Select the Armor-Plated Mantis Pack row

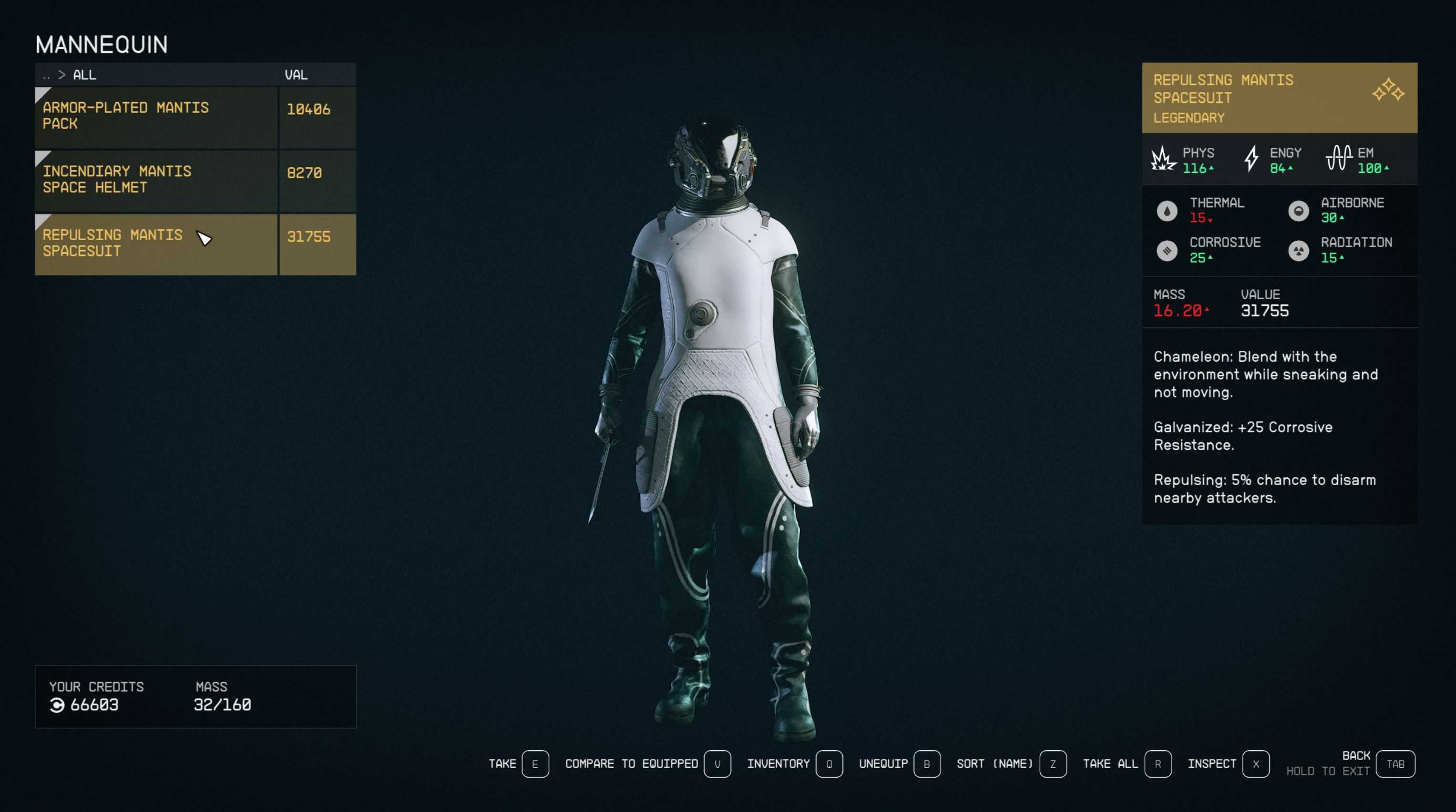click(x=155, y=116)
